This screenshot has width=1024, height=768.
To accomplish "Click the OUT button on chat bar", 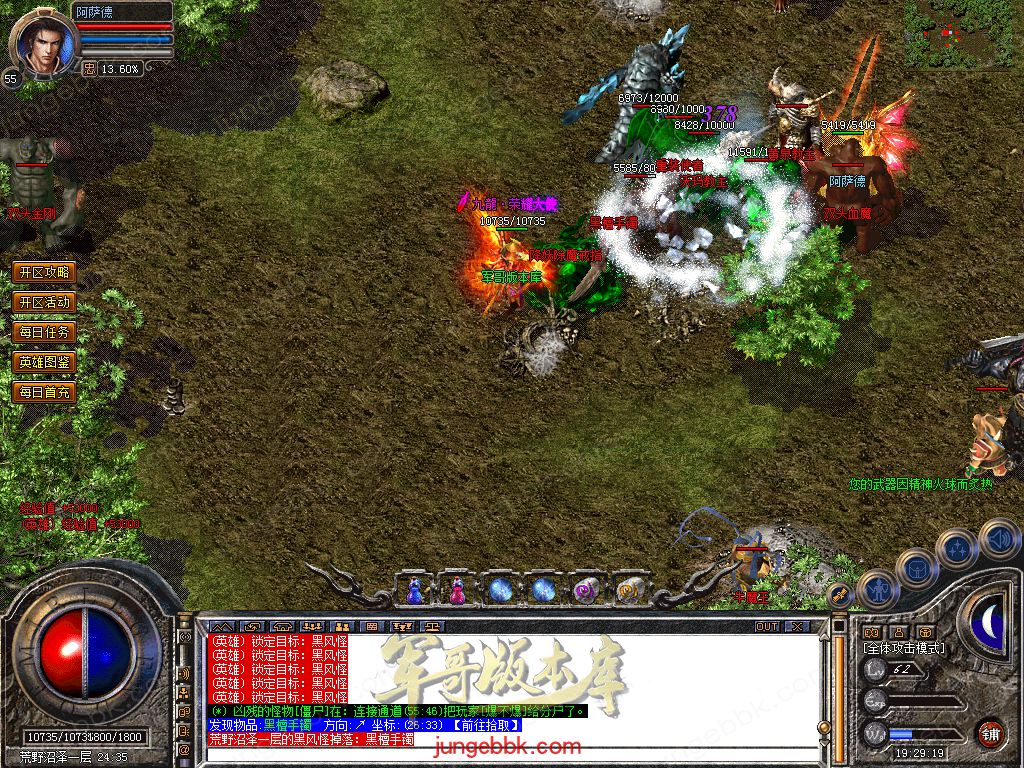I will coord(766,626).
